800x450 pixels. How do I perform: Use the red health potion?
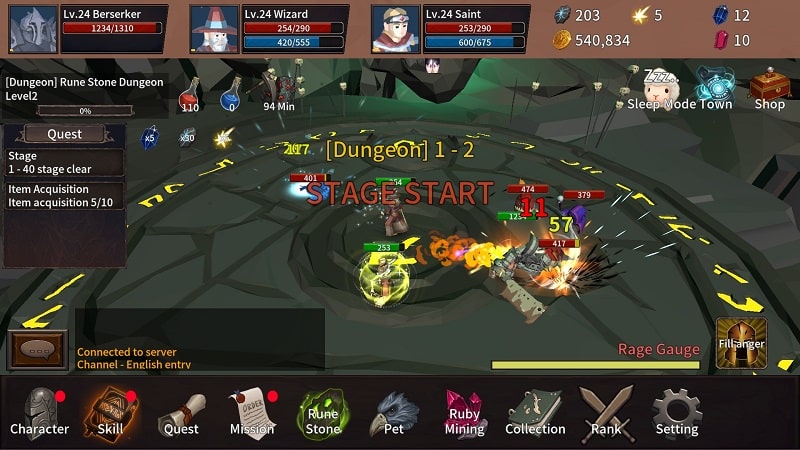(x=190, y=94)
